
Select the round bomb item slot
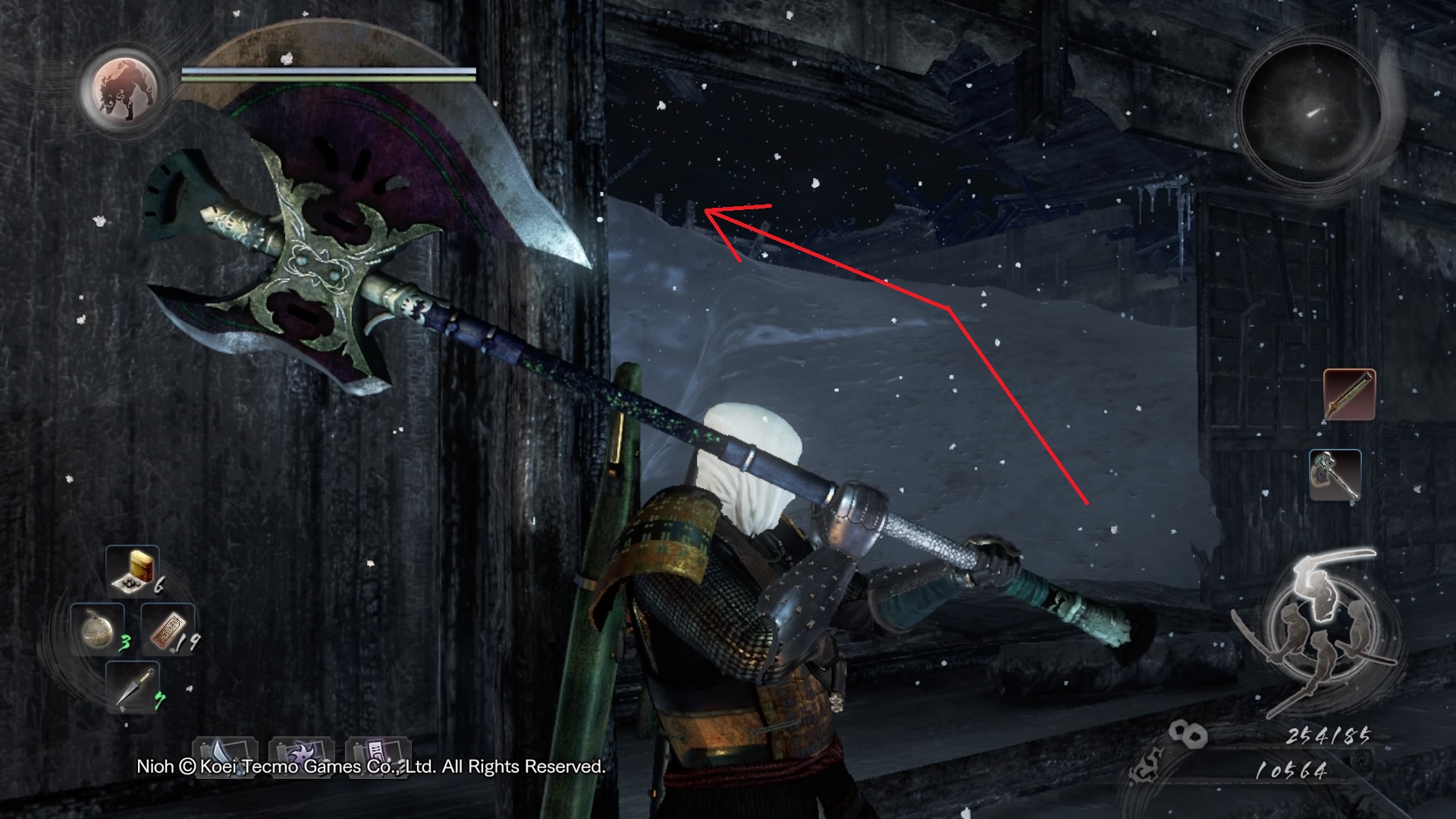click(98, 629)
